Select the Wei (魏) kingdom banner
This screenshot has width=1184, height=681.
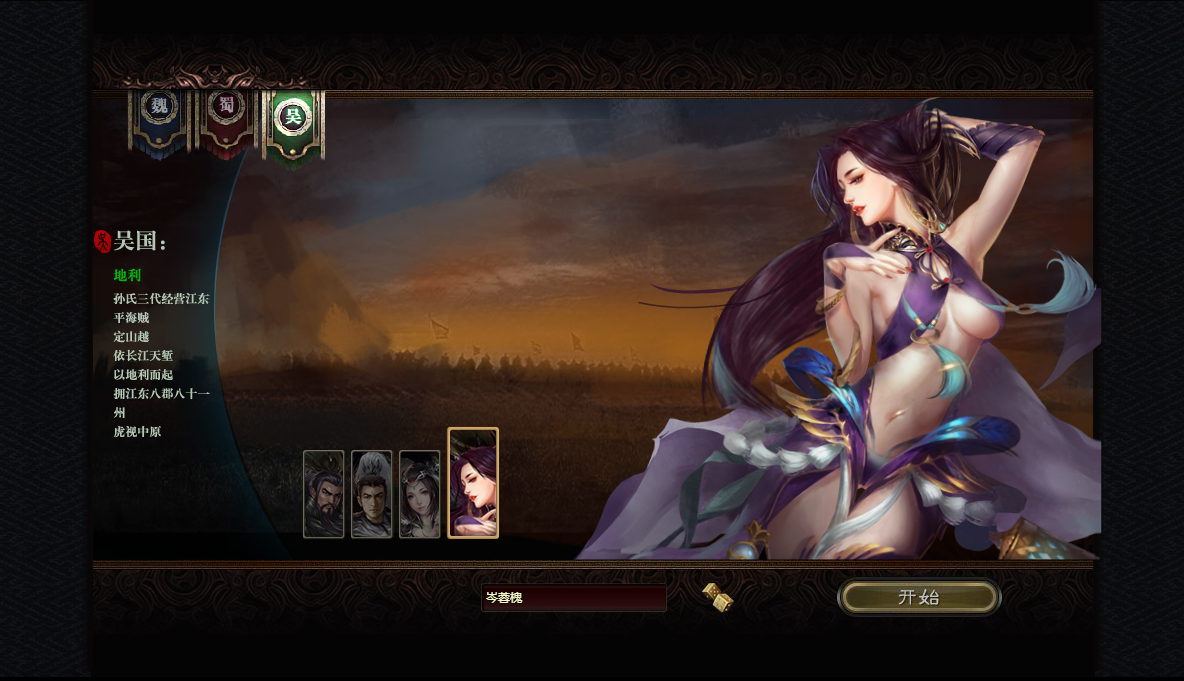point(159,116)
